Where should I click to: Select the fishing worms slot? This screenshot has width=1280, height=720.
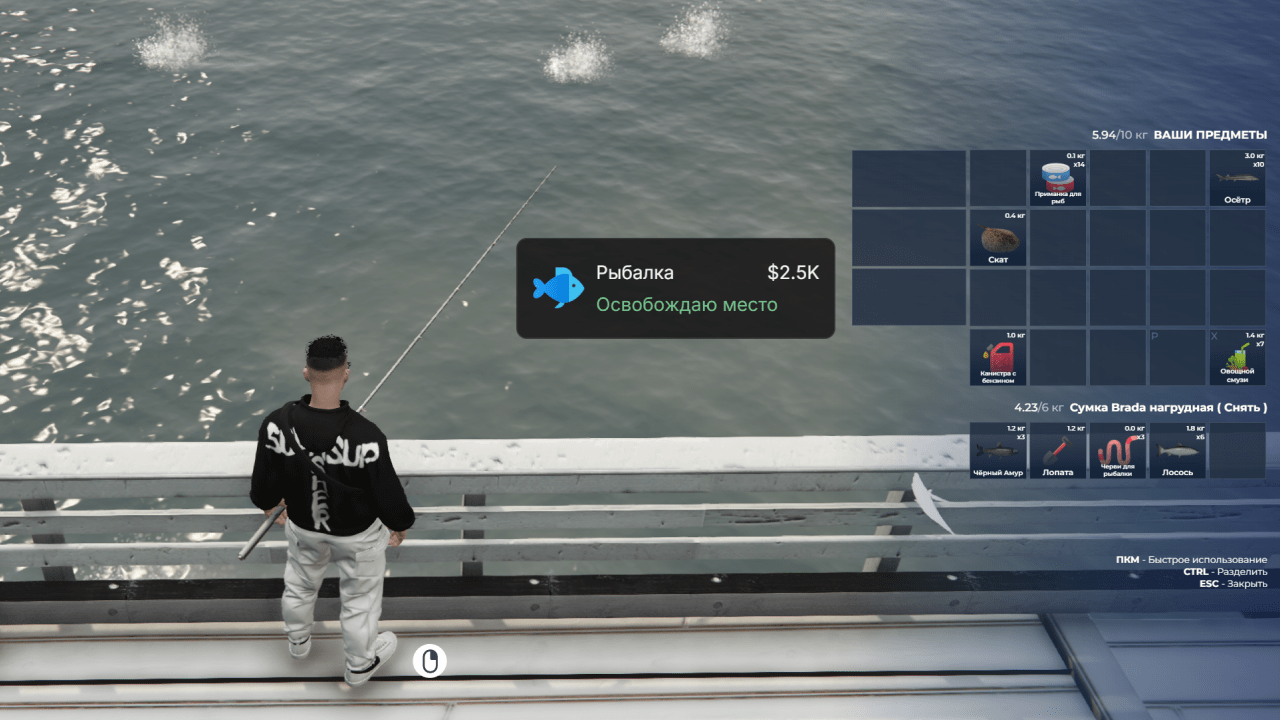click(x=1117, y=450)
